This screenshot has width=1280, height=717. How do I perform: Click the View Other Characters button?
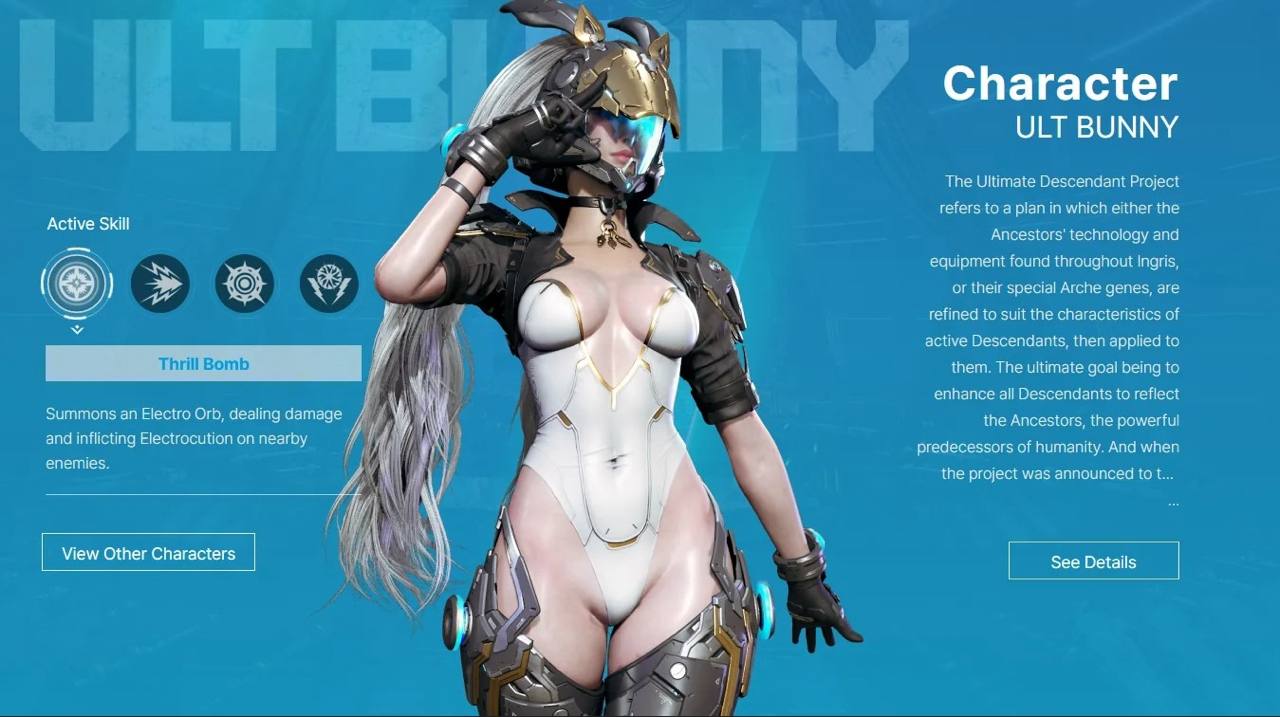pyautogui.click(x=148, y=553)
